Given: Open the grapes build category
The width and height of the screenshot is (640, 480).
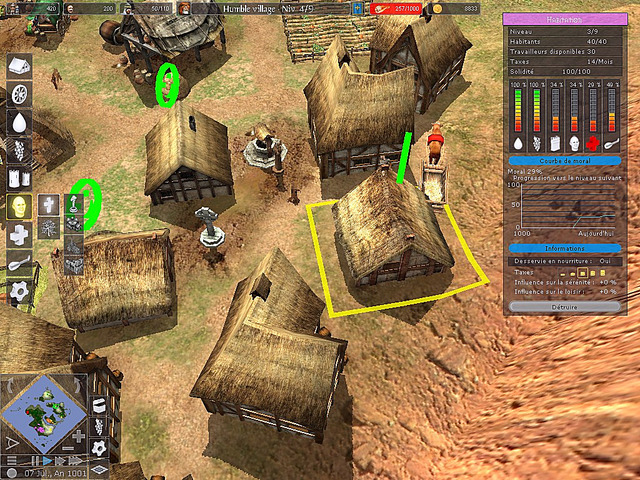Looking at the screenshot, I should click(x=18, y=151).
